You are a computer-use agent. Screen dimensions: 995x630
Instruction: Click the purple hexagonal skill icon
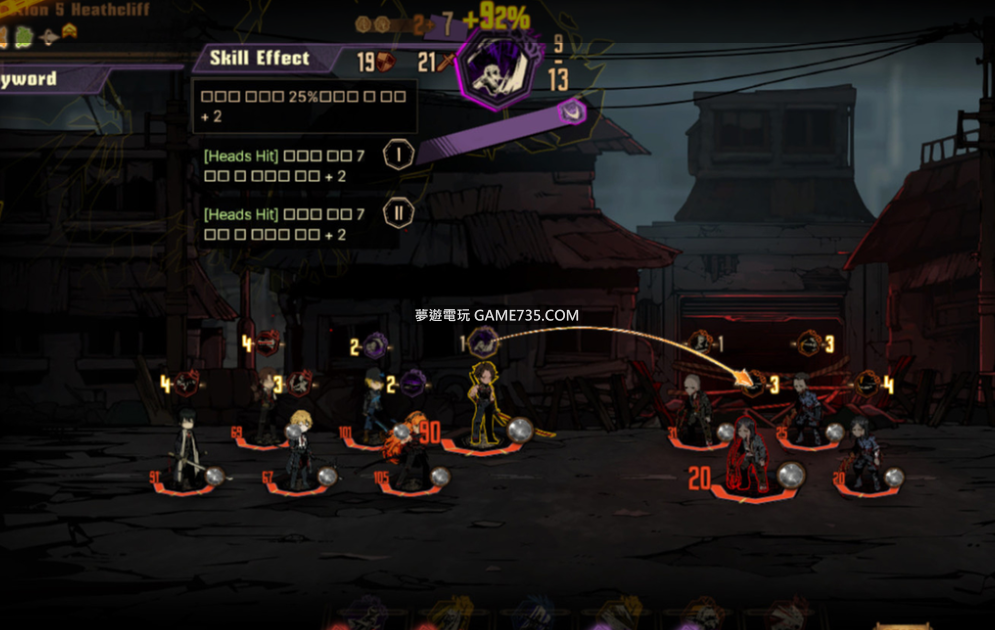click(x=495, y=69)
